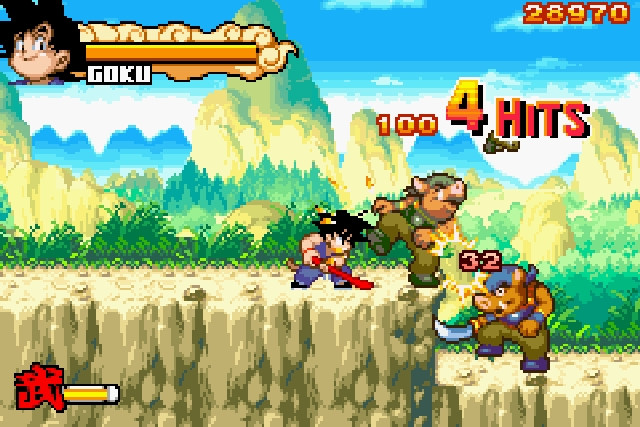Viewport: 640px width, 427px height.
Task: Click Goku's character portrait
Action: coord(42,47)
